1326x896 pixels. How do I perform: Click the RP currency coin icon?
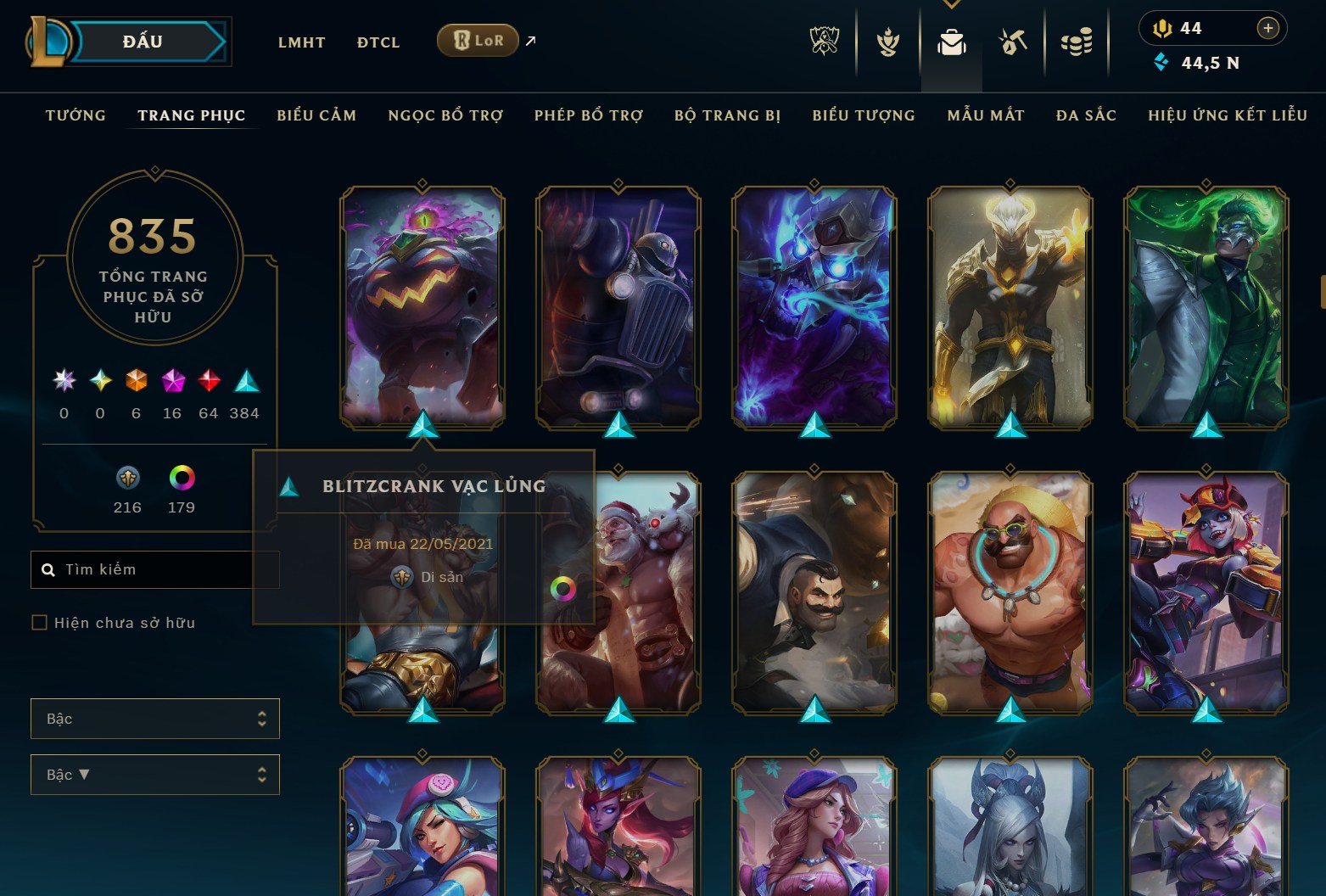click(x=1162, y=28)
